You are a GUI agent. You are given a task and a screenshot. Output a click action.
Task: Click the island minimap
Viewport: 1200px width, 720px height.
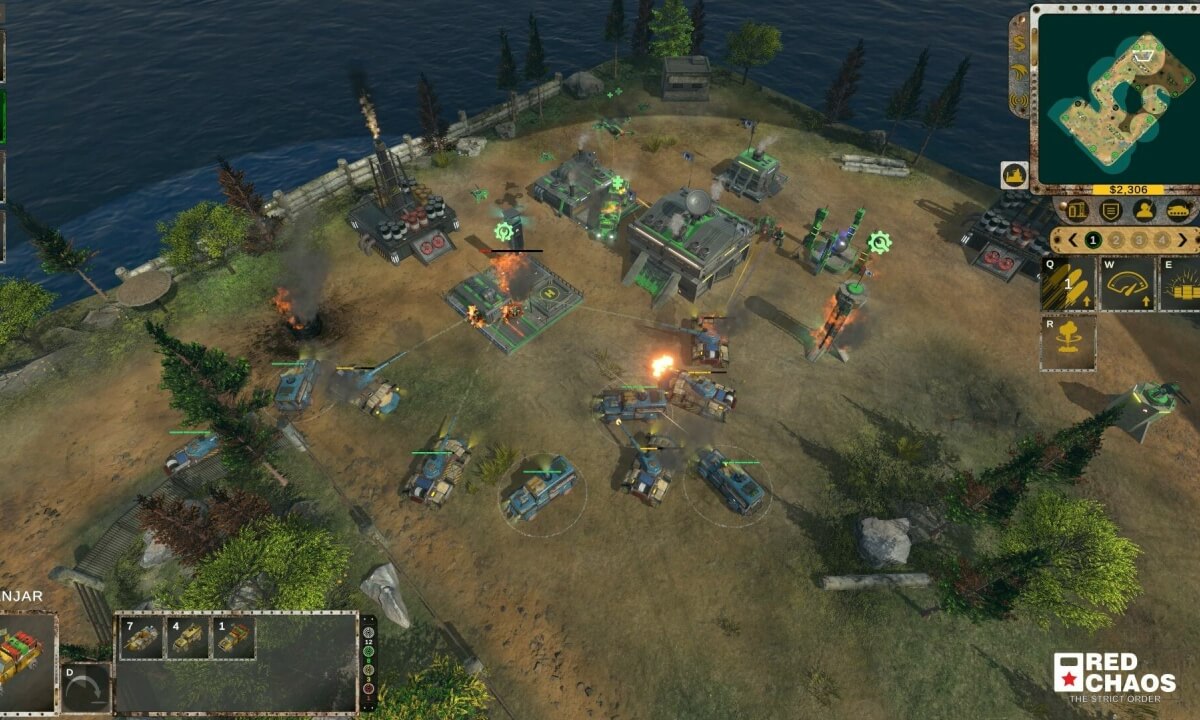[1115, 95]
